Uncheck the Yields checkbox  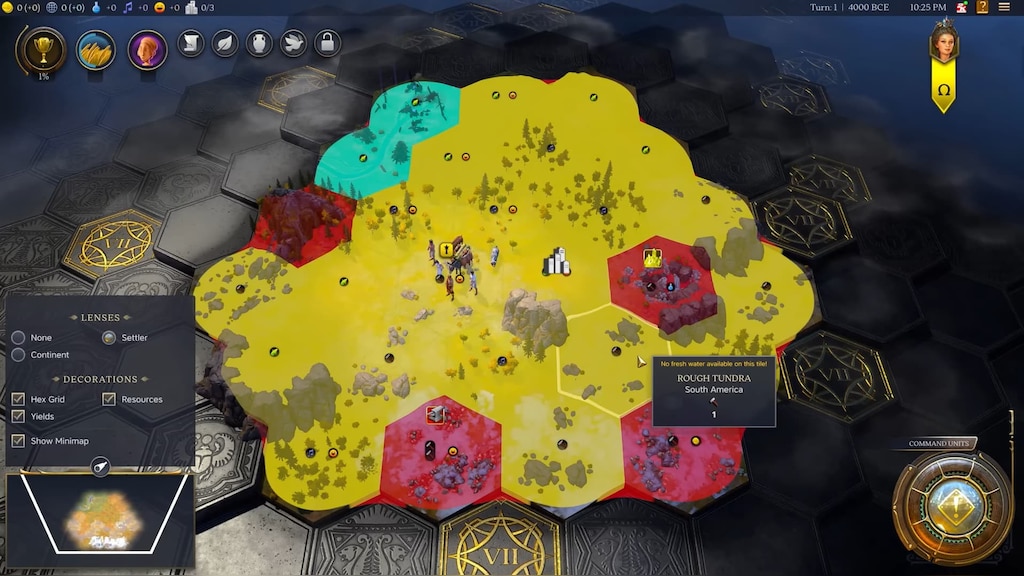(x=19, y=416)
